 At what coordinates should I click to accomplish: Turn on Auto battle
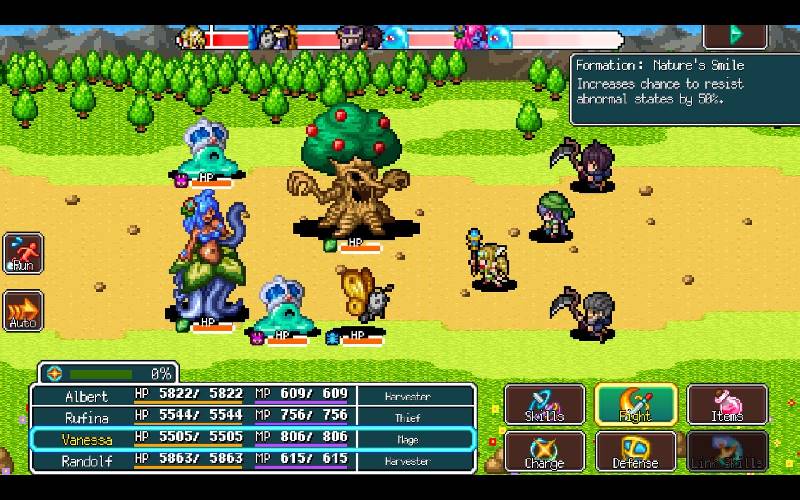point(23,311)
